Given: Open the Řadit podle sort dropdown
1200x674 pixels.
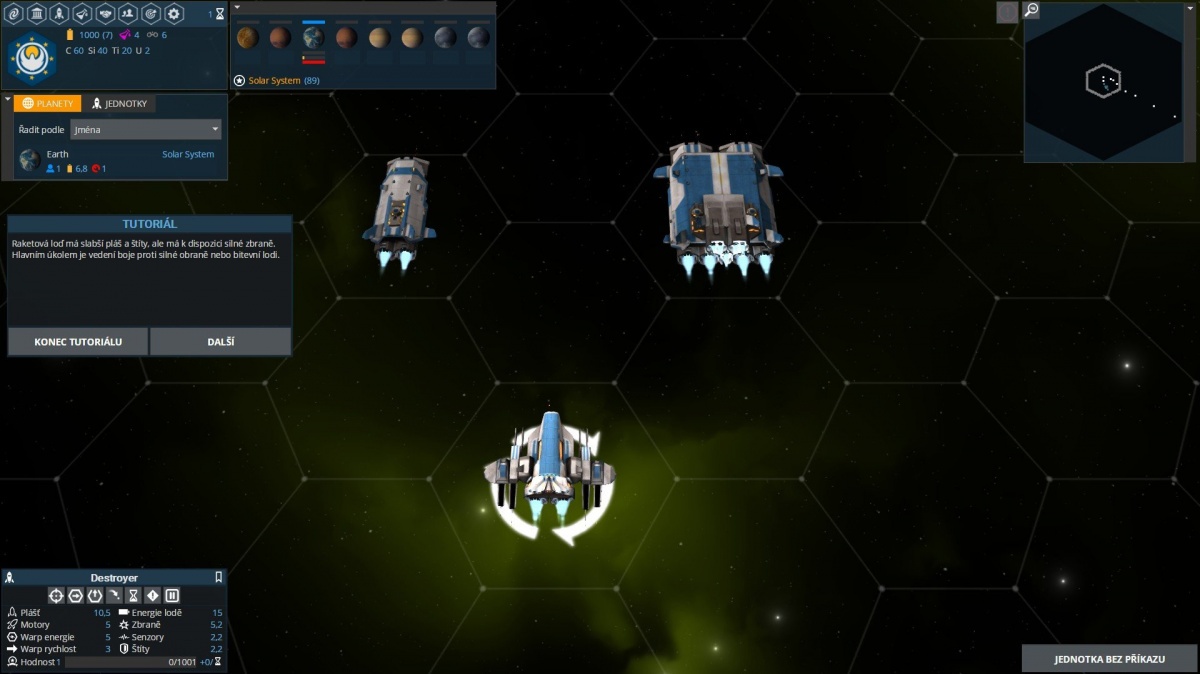Looking at the screenshot, I should [x=145, y=129].
